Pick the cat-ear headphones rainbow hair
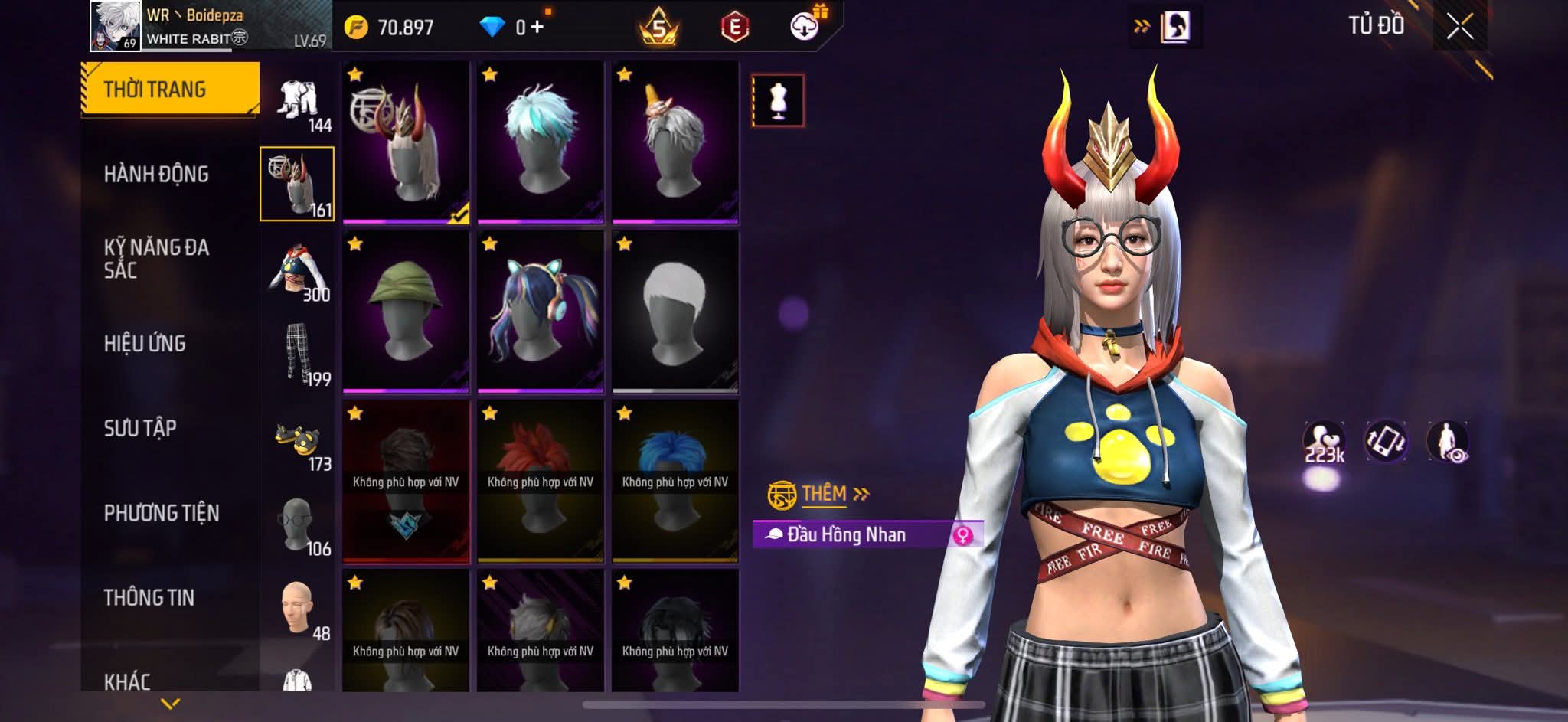Image resolution: width=1568 pixels, height=722 pixels. (x=541, y=312)
